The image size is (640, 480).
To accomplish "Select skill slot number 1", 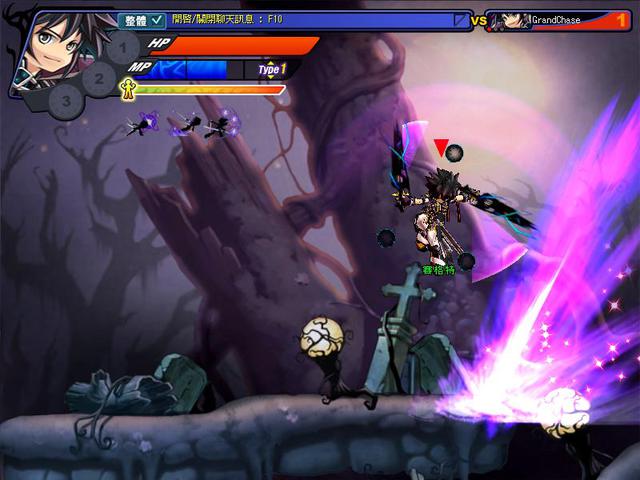I will click(x=122, y=47).
